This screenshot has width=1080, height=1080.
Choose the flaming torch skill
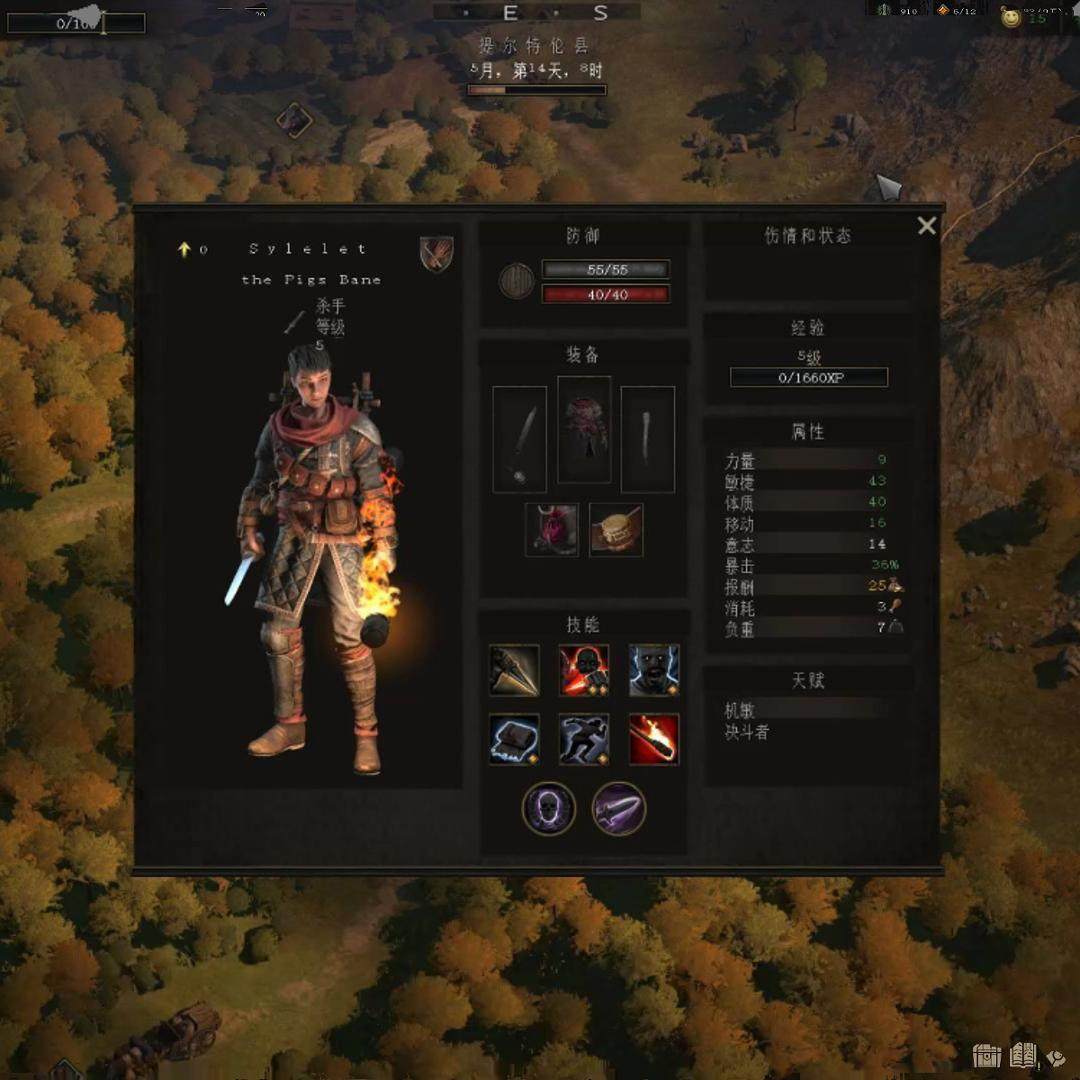coord(654,739)
